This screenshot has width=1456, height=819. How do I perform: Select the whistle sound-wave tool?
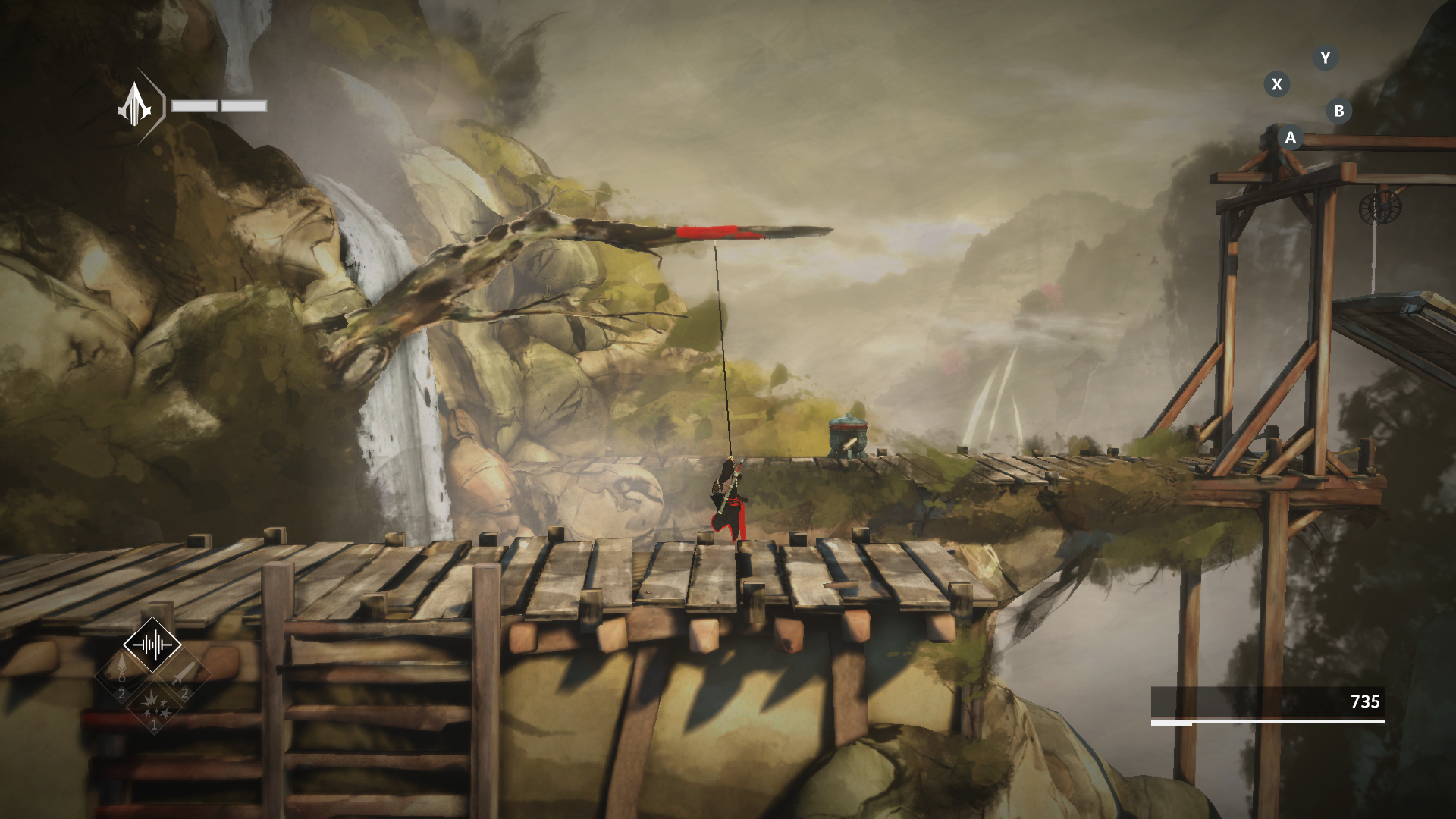tap(152, 645)
